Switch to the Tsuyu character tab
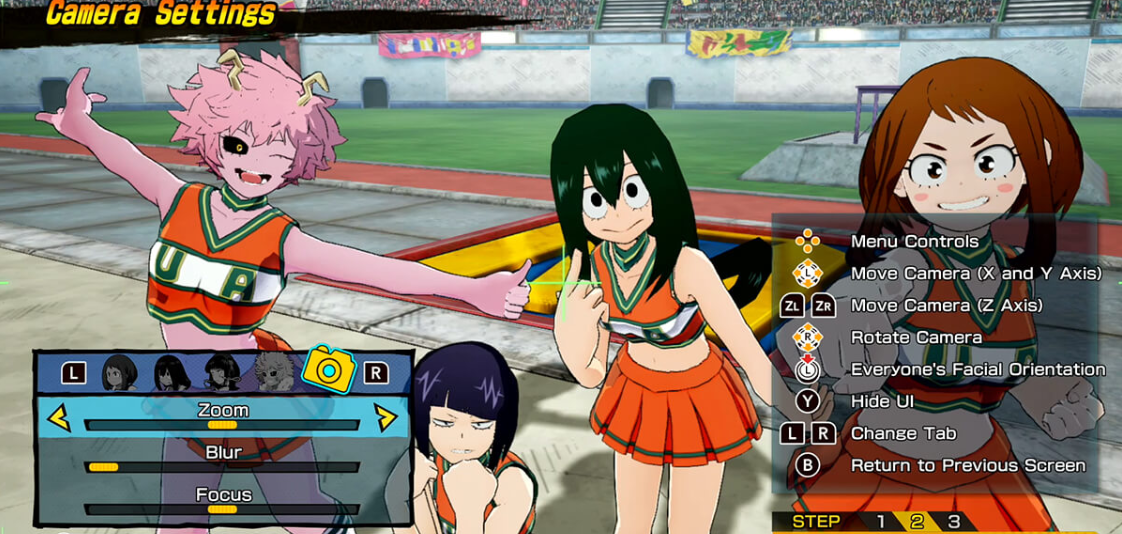 (171, 373)
